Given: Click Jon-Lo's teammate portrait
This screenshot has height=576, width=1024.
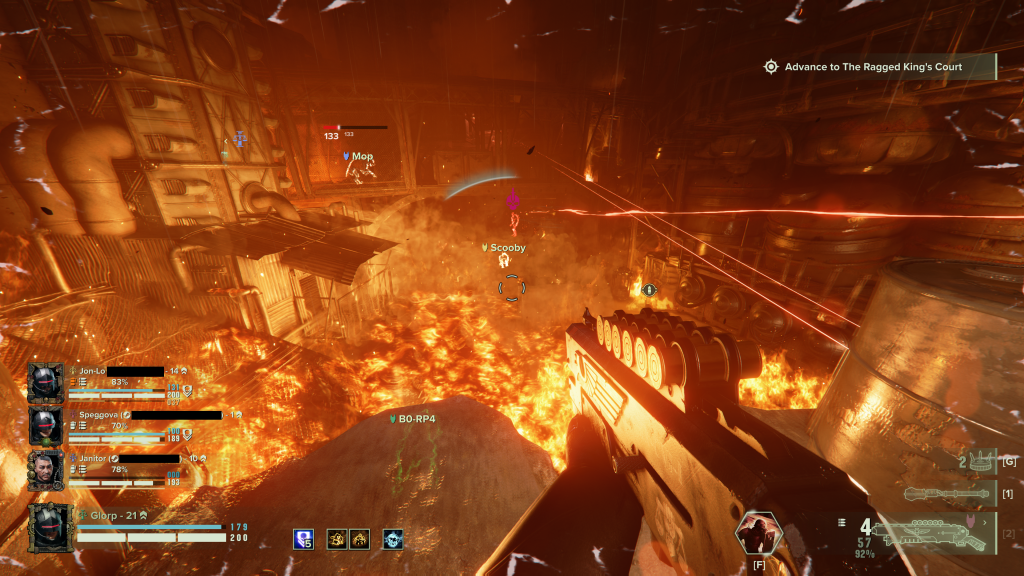Looking at the screenshot, I should [46, 383].
